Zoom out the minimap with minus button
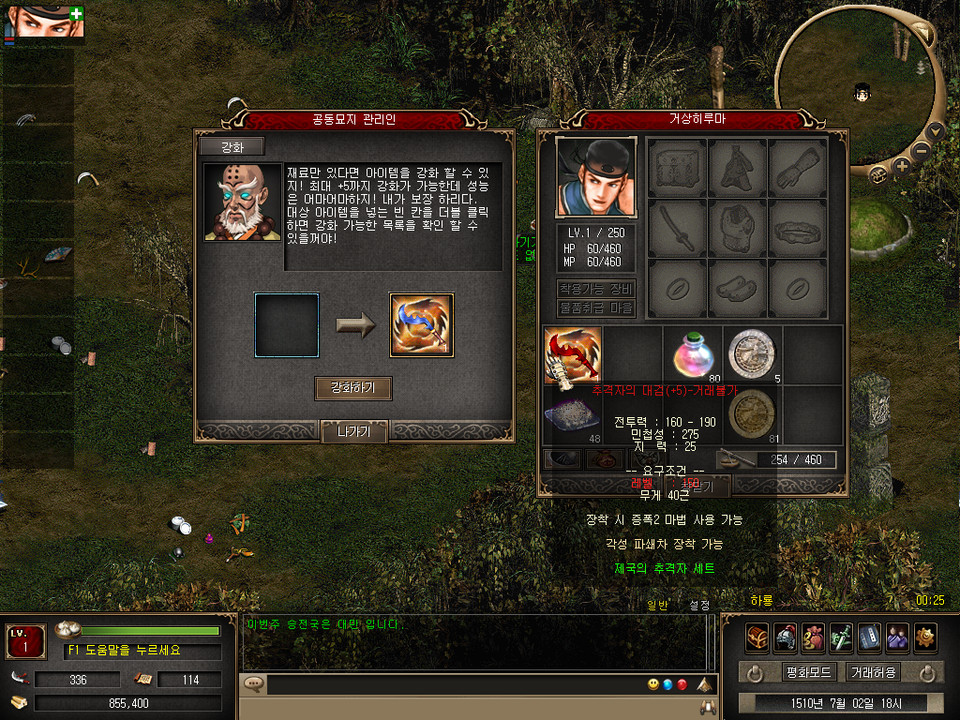Image resolution: width=960 pixels, height=720 pixels. [921, 153]
